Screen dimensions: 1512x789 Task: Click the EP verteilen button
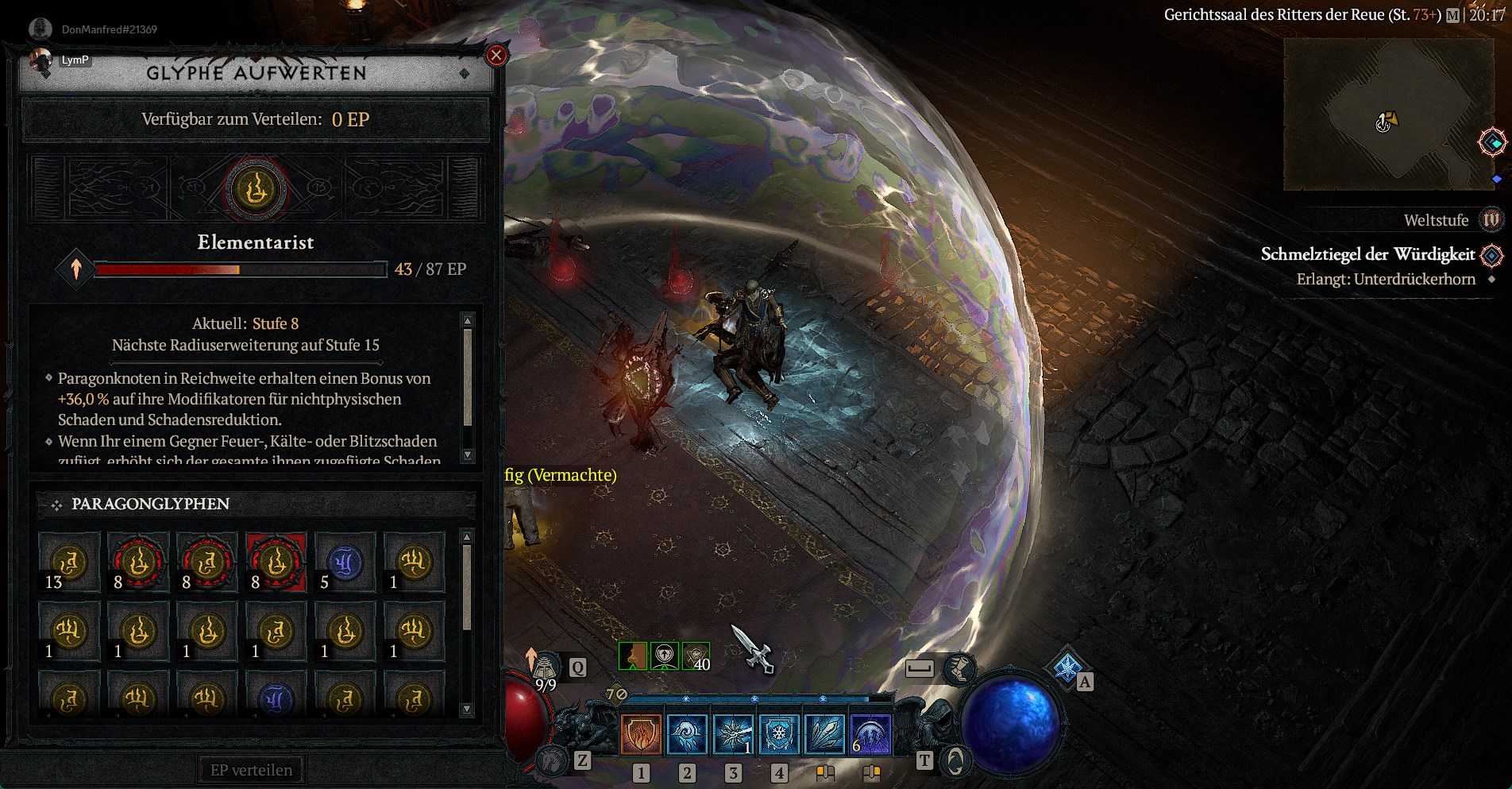coord(251,770)
